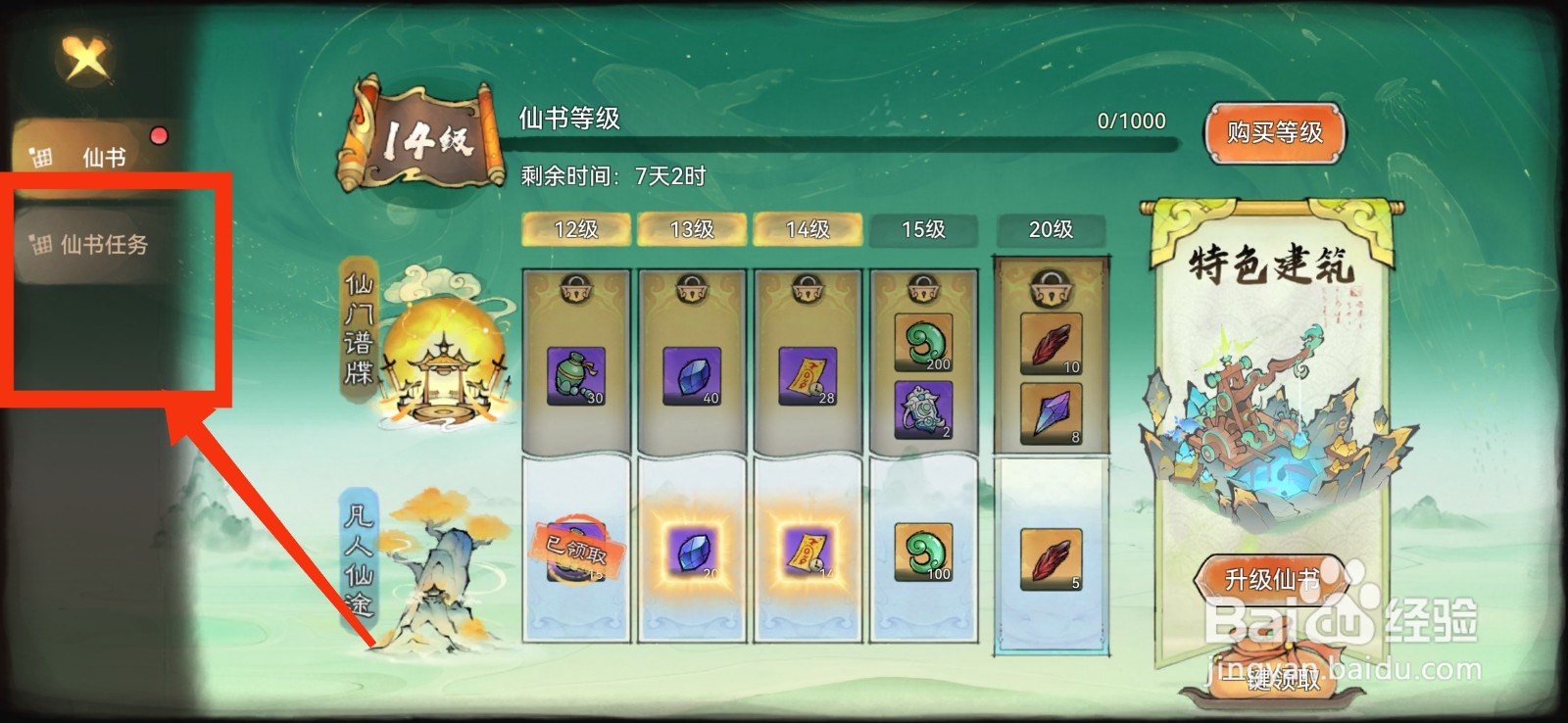Select the scroll talisman reward under 14级
Image resolution: width=1568 pixels, height=723 pixels.
pos(808,377)
